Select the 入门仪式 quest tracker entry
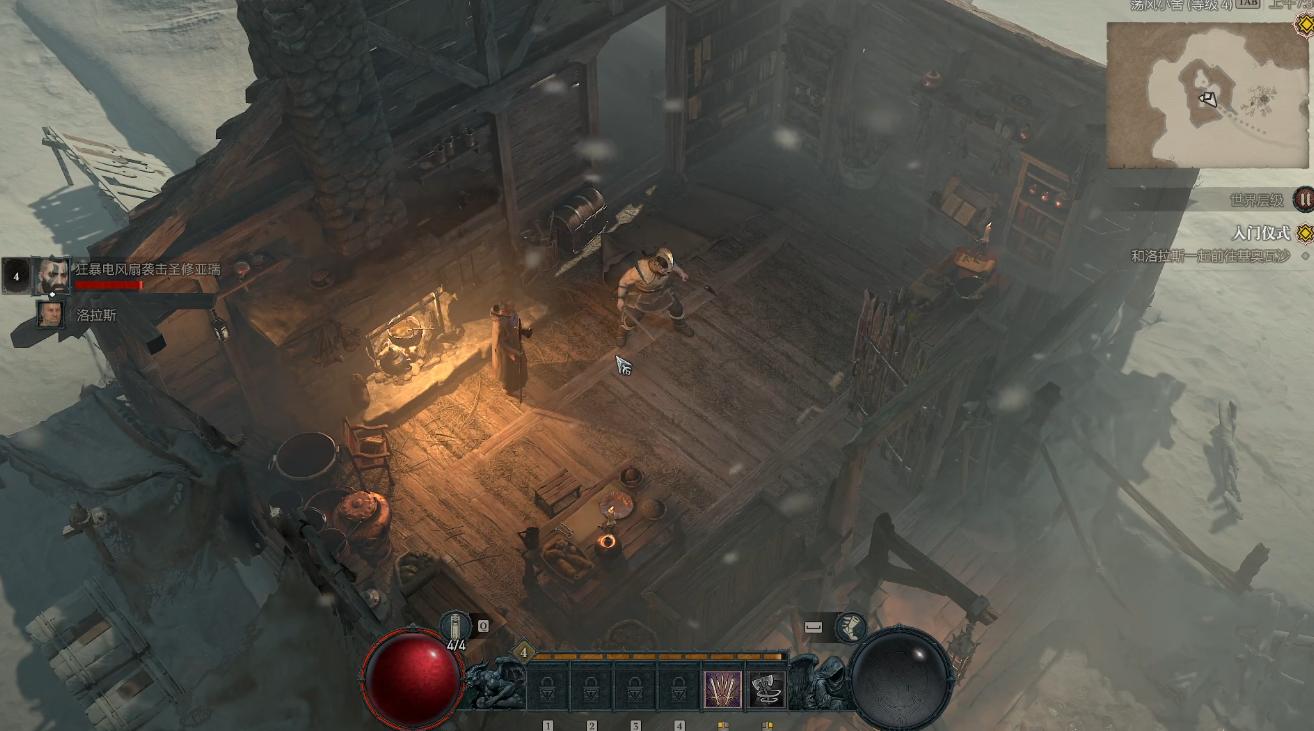1314x731 pixels. click(1261, 233)
